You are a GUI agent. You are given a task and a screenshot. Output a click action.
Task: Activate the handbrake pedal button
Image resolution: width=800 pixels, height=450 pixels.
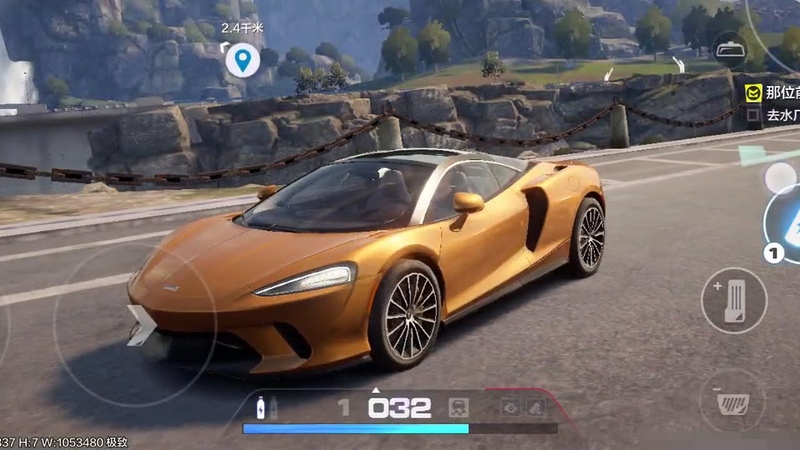coord(733,299)
